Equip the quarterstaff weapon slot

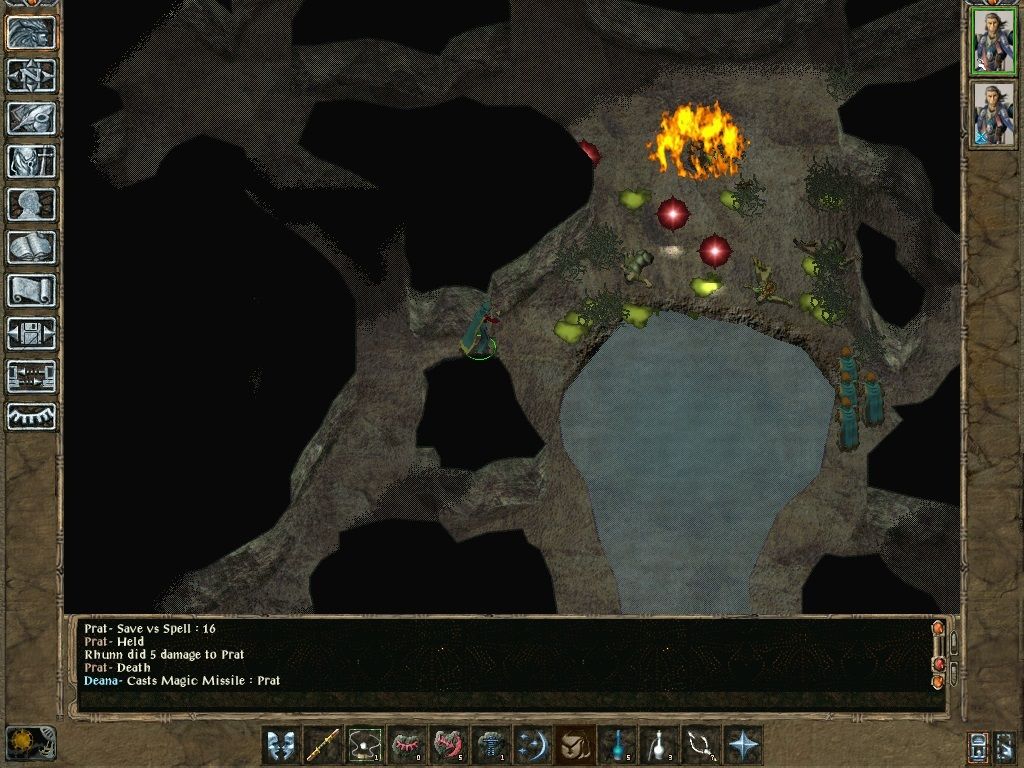coord(323,745)
